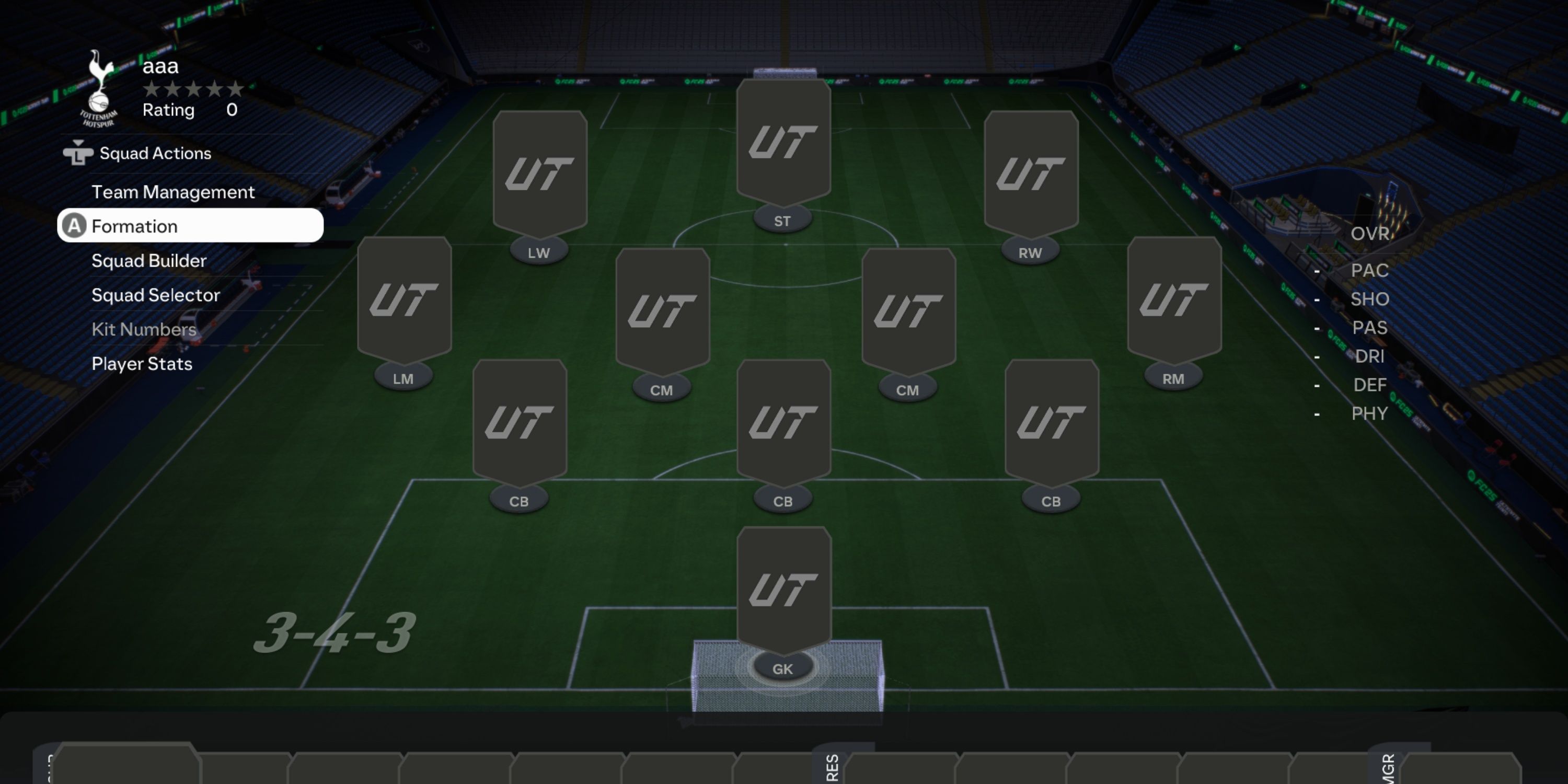Open the Squad Builder menu item

(148, 260)
